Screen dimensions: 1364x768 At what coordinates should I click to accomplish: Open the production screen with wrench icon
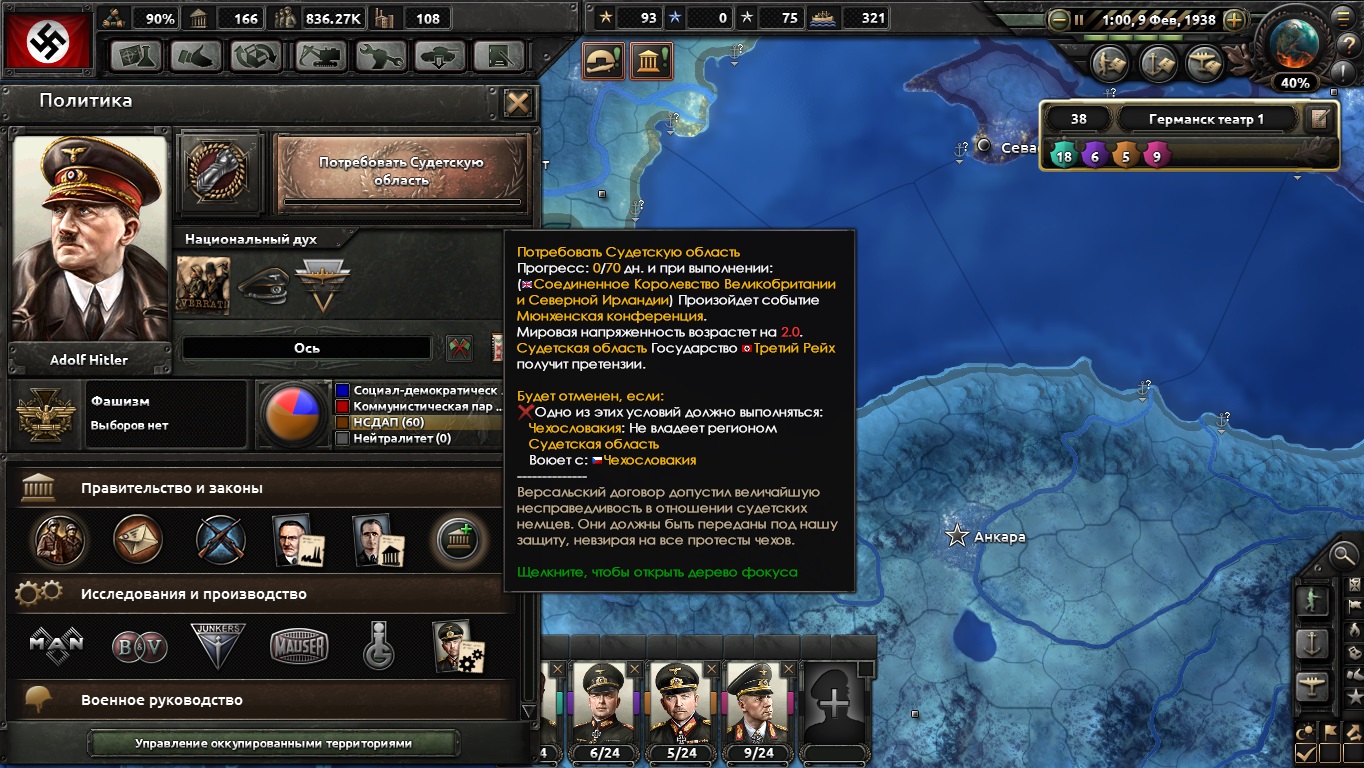pos(379,56)
